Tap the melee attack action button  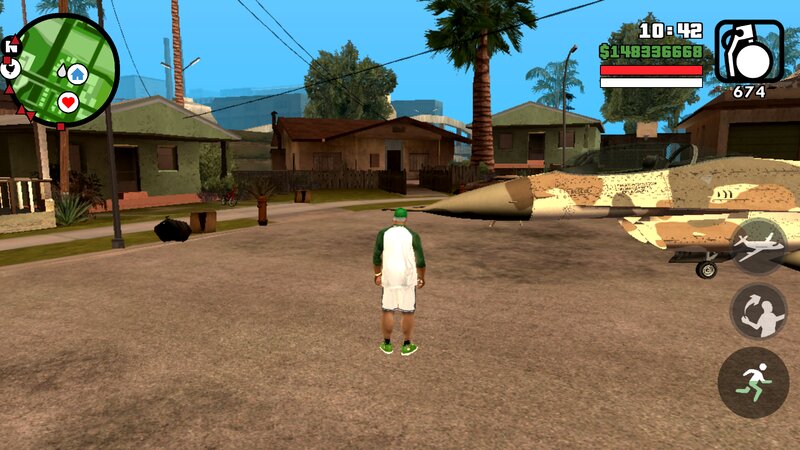(757, 311)
